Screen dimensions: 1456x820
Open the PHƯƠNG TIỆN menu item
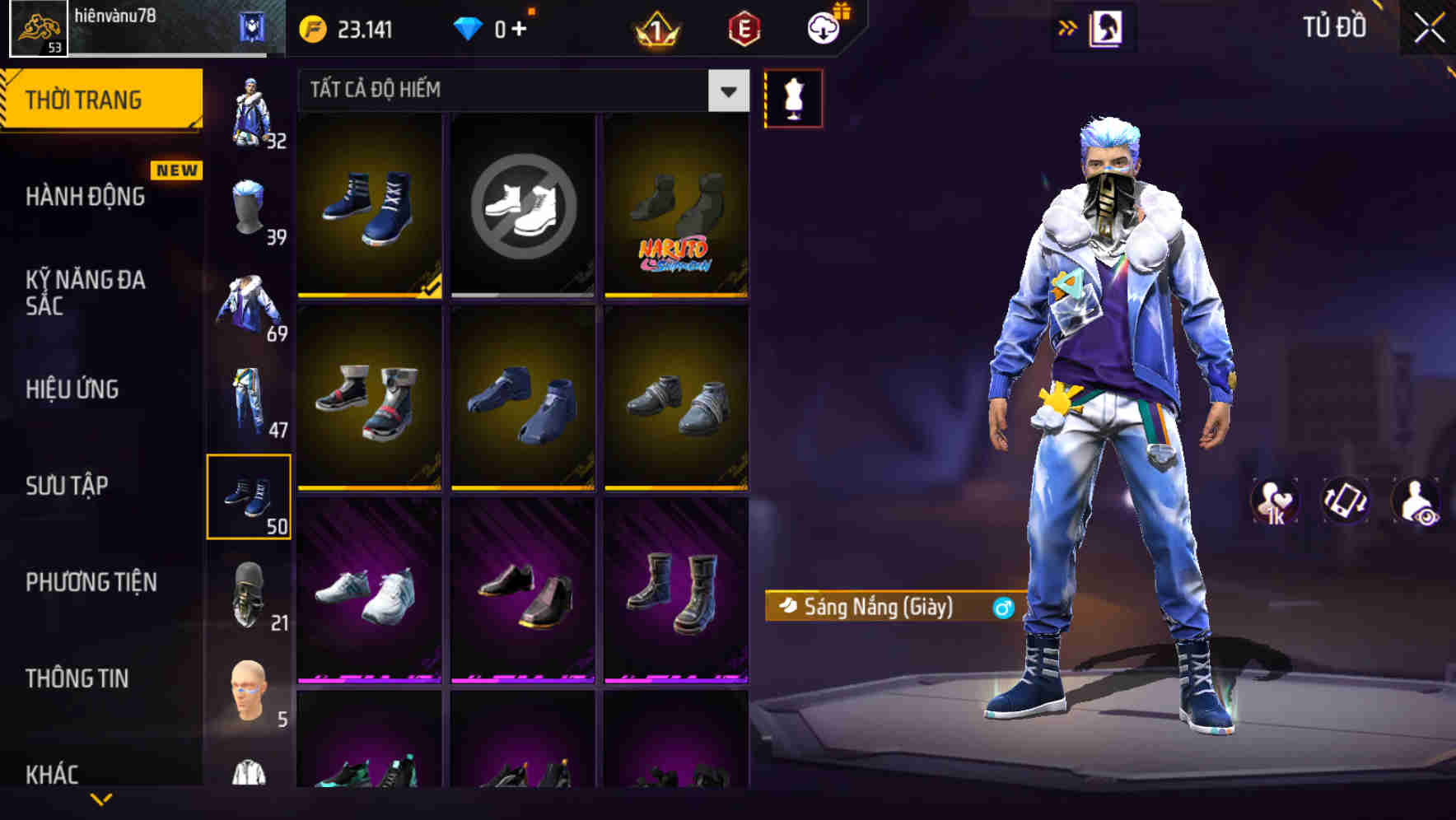click(91, 581)
